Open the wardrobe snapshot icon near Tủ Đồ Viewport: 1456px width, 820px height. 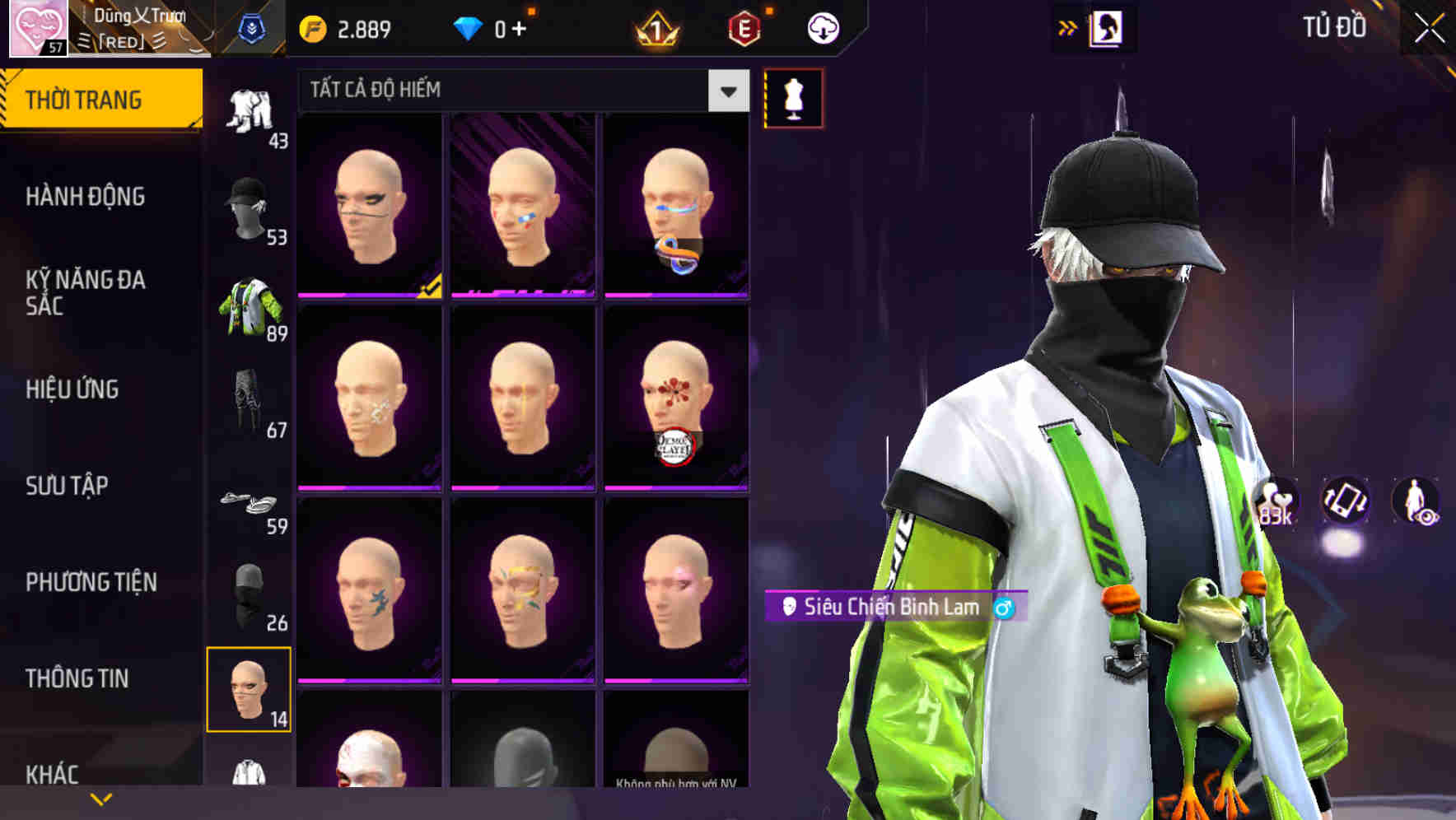pyautogui.click(x=1108, y=27)
